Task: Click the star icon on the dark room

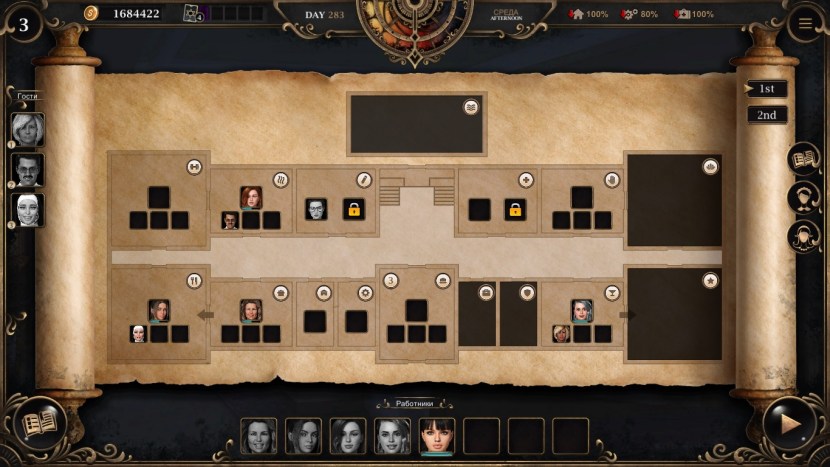Action: click(x=710, y=281)
